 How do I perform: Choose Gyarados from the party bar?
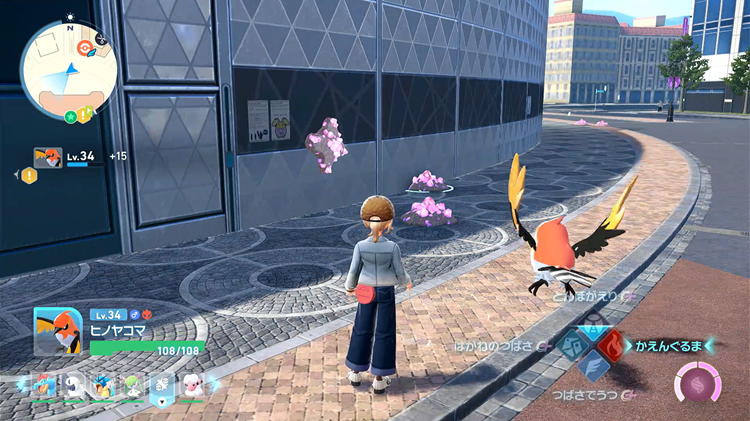101,386
